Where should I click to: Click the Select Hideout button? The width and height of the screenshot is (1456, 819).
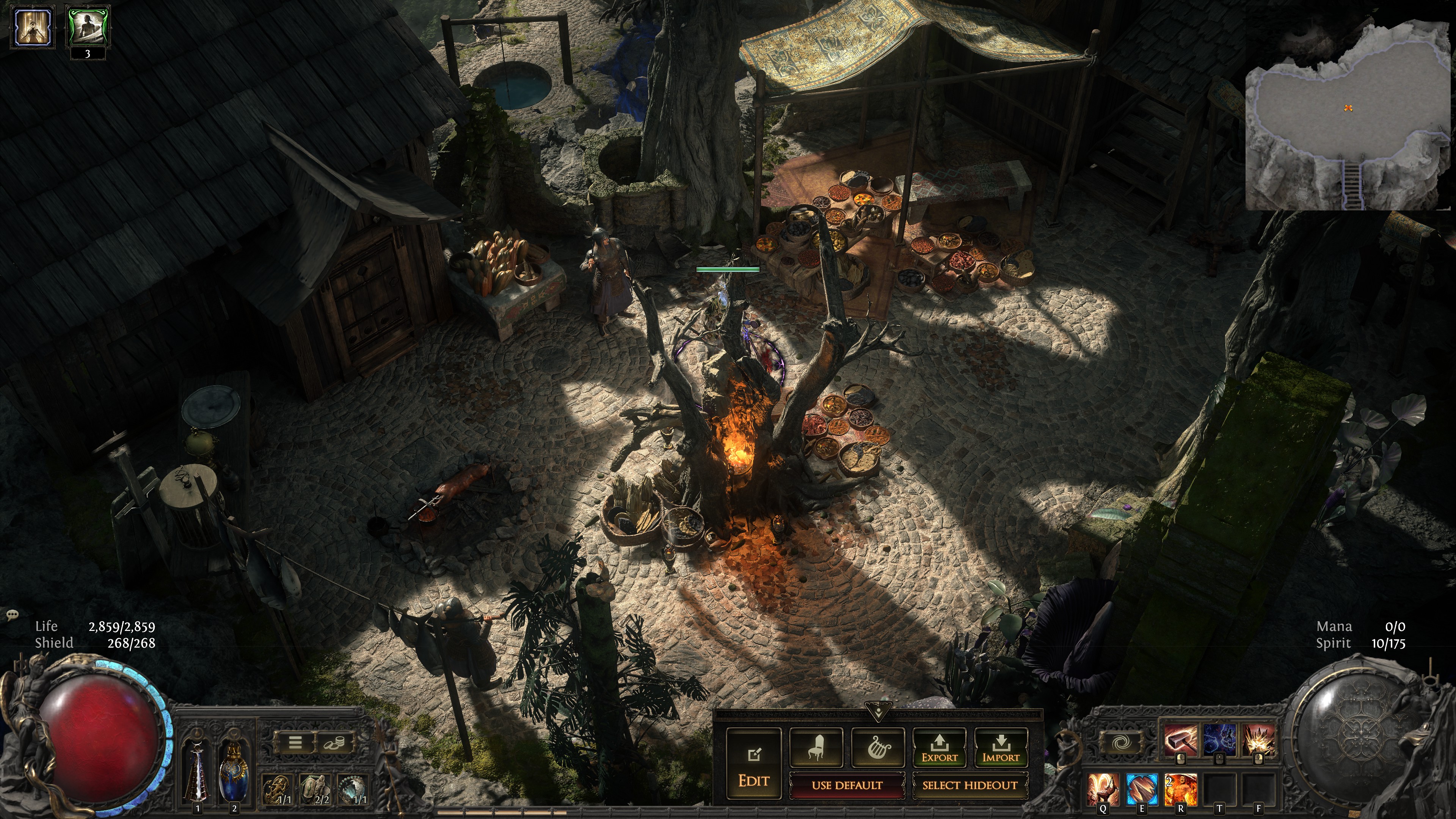tap(970, 785)
